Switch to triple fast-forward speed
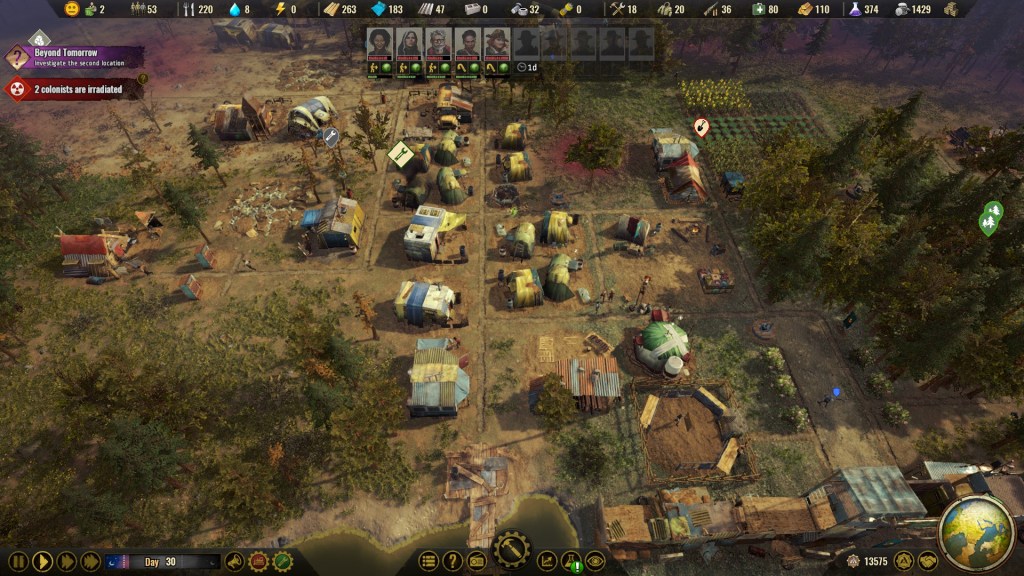This screenshot has width=1024, height=576. pos(90,561)
